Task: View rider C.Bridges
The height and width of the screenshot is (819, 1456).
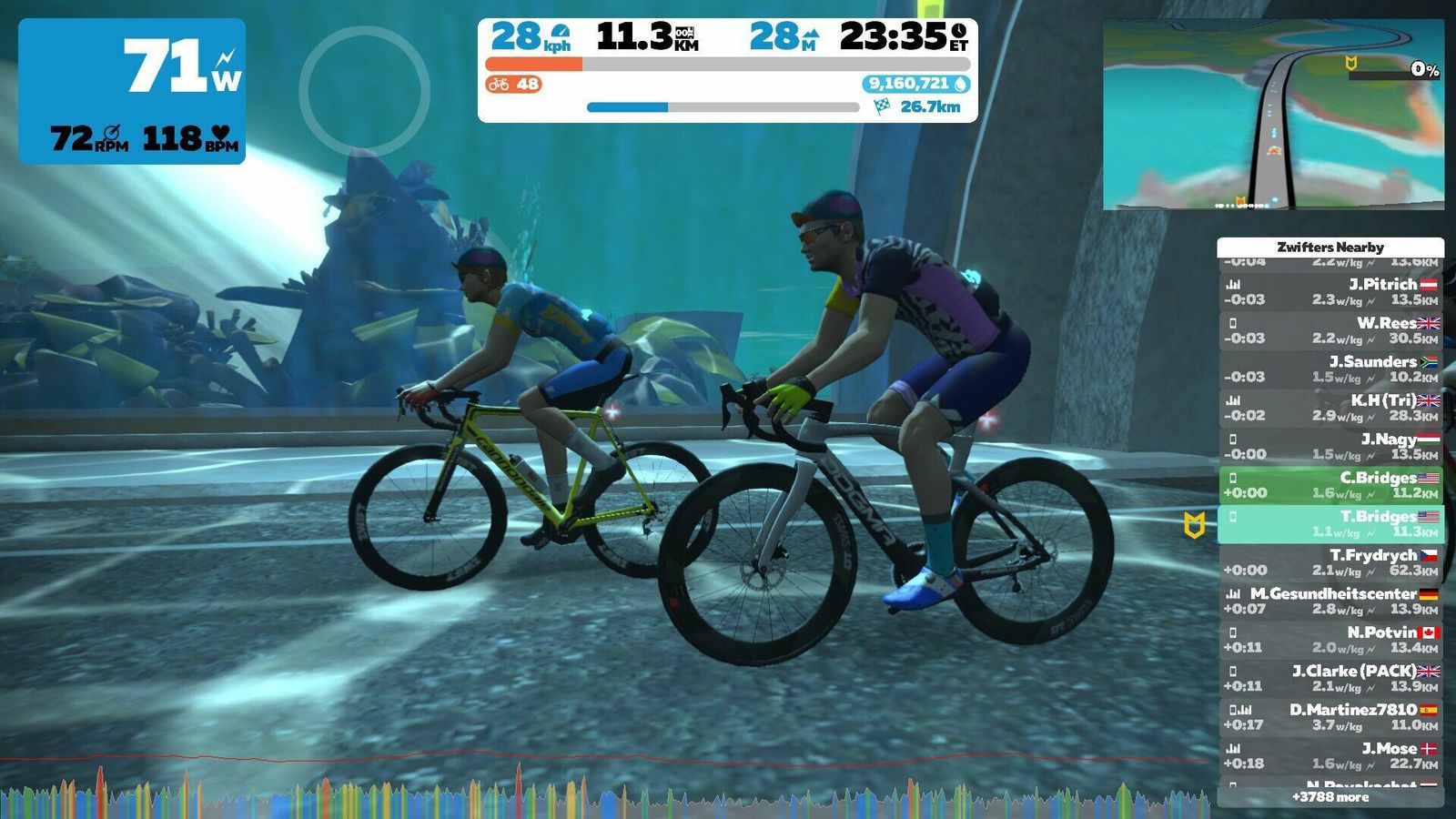Action: 1330,485
